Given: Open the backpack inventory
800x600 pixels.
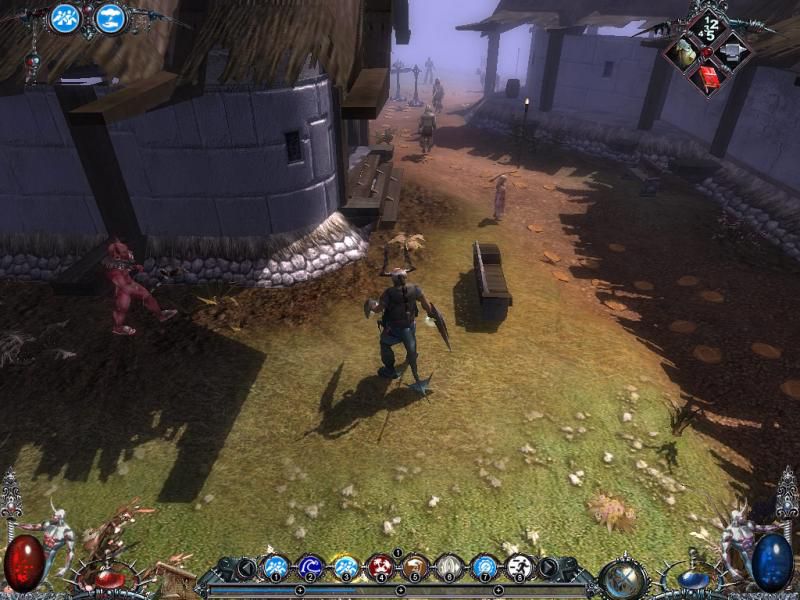Looking at the screenshot, I should point(685,52).
